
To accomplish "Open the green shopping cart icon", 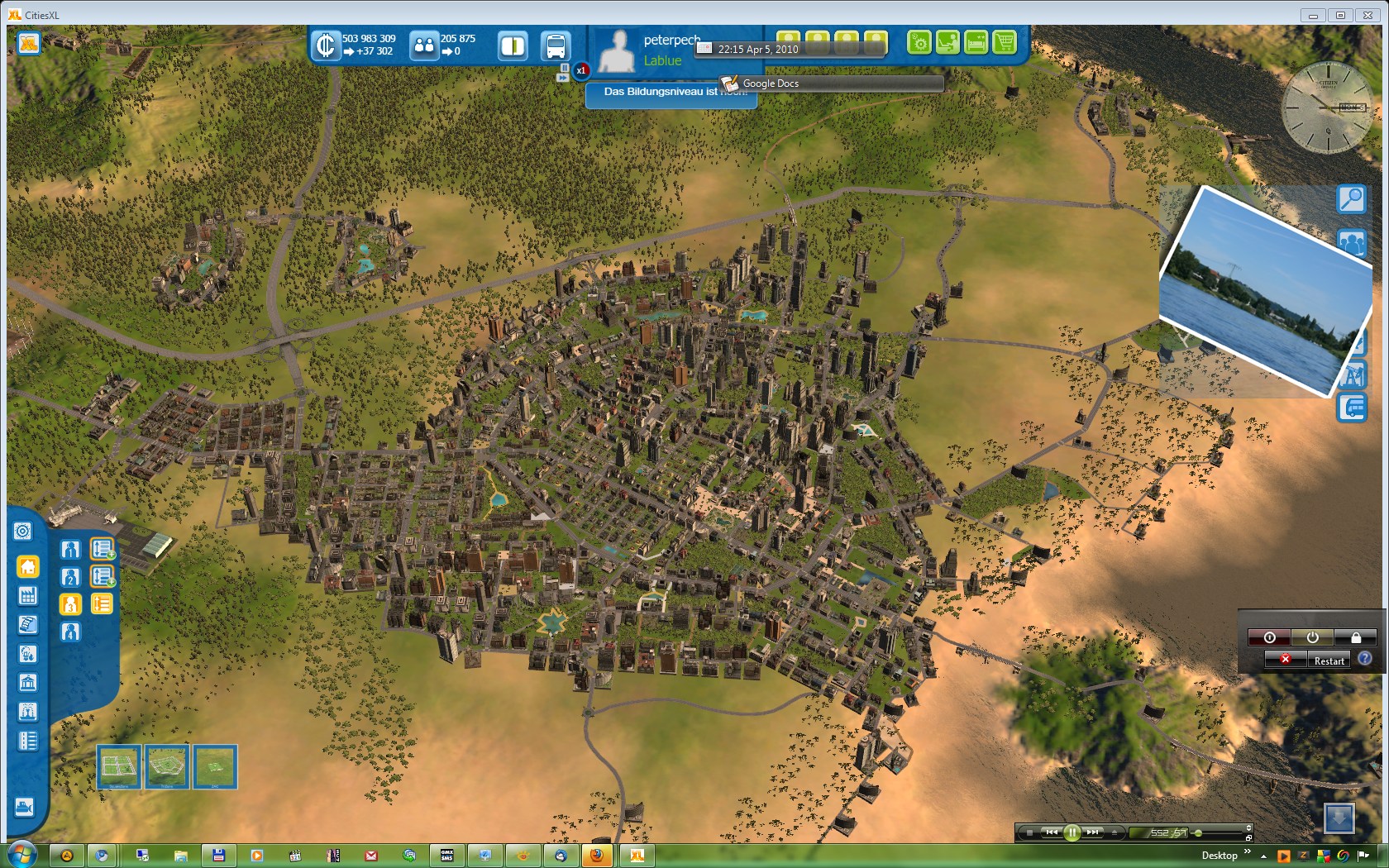I will (1005, 42).
